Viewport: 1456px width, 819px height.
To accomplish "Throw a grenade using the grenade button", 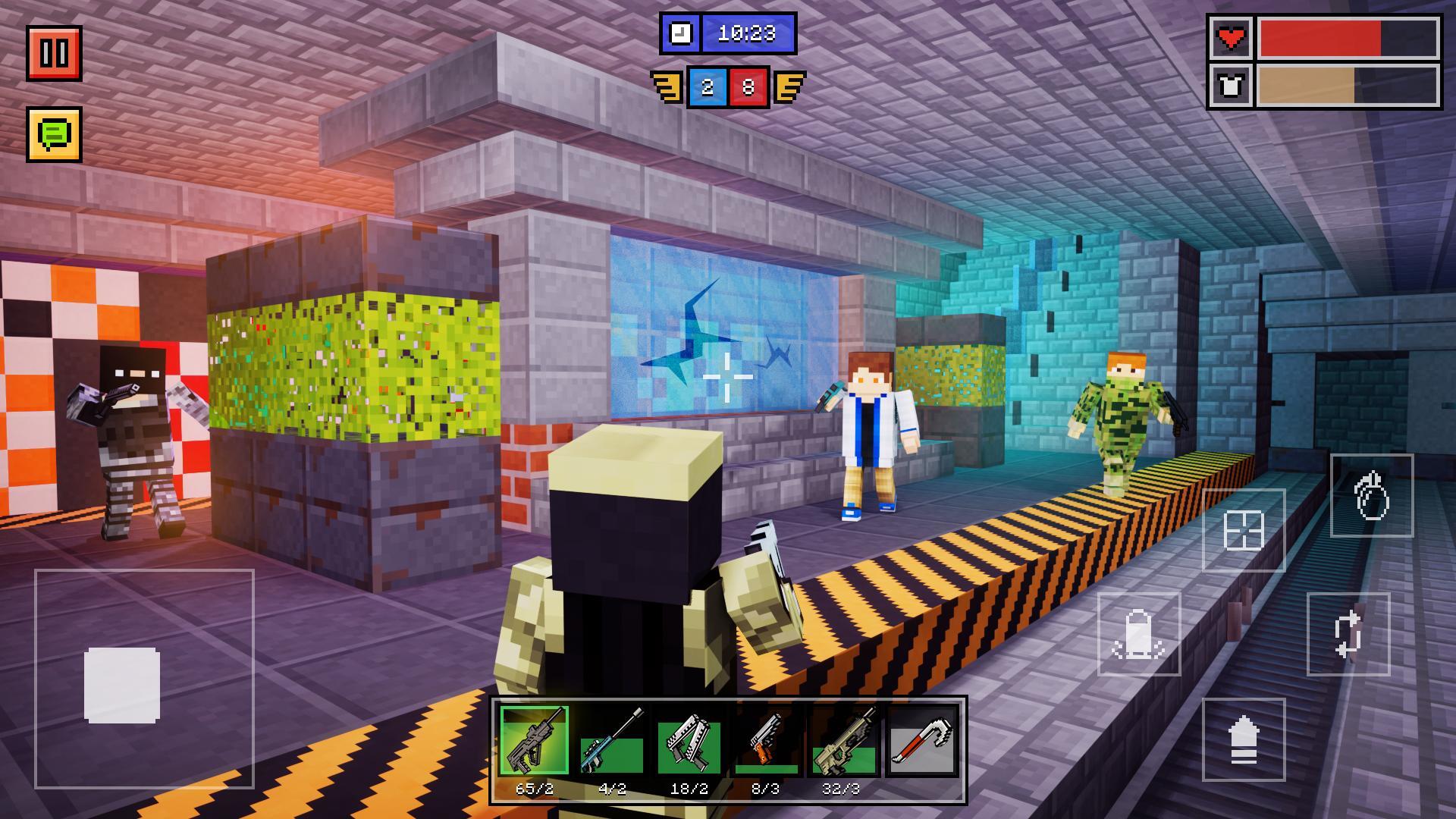I will coord(1371,496).
